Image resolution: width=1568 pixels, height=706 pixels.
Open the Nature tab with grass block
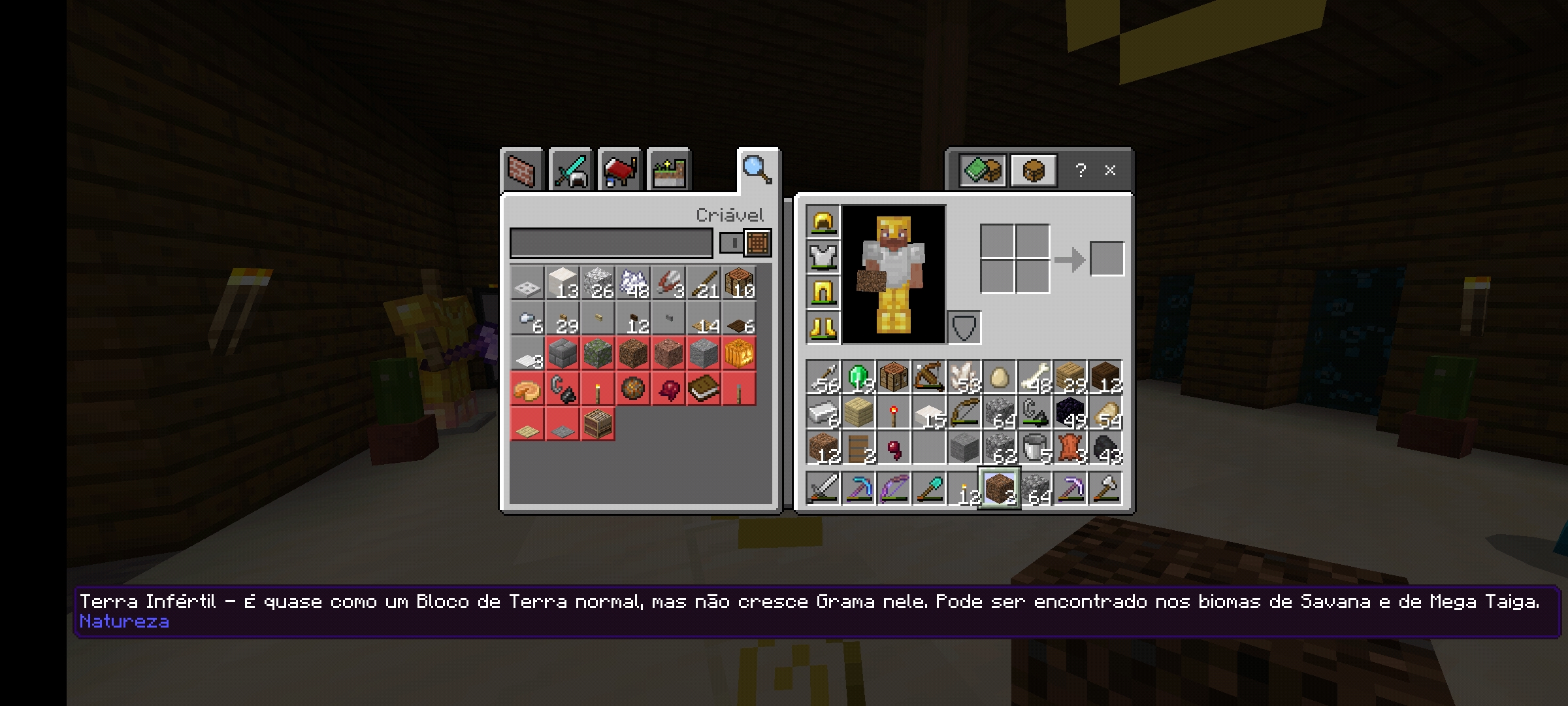(668, 171)
